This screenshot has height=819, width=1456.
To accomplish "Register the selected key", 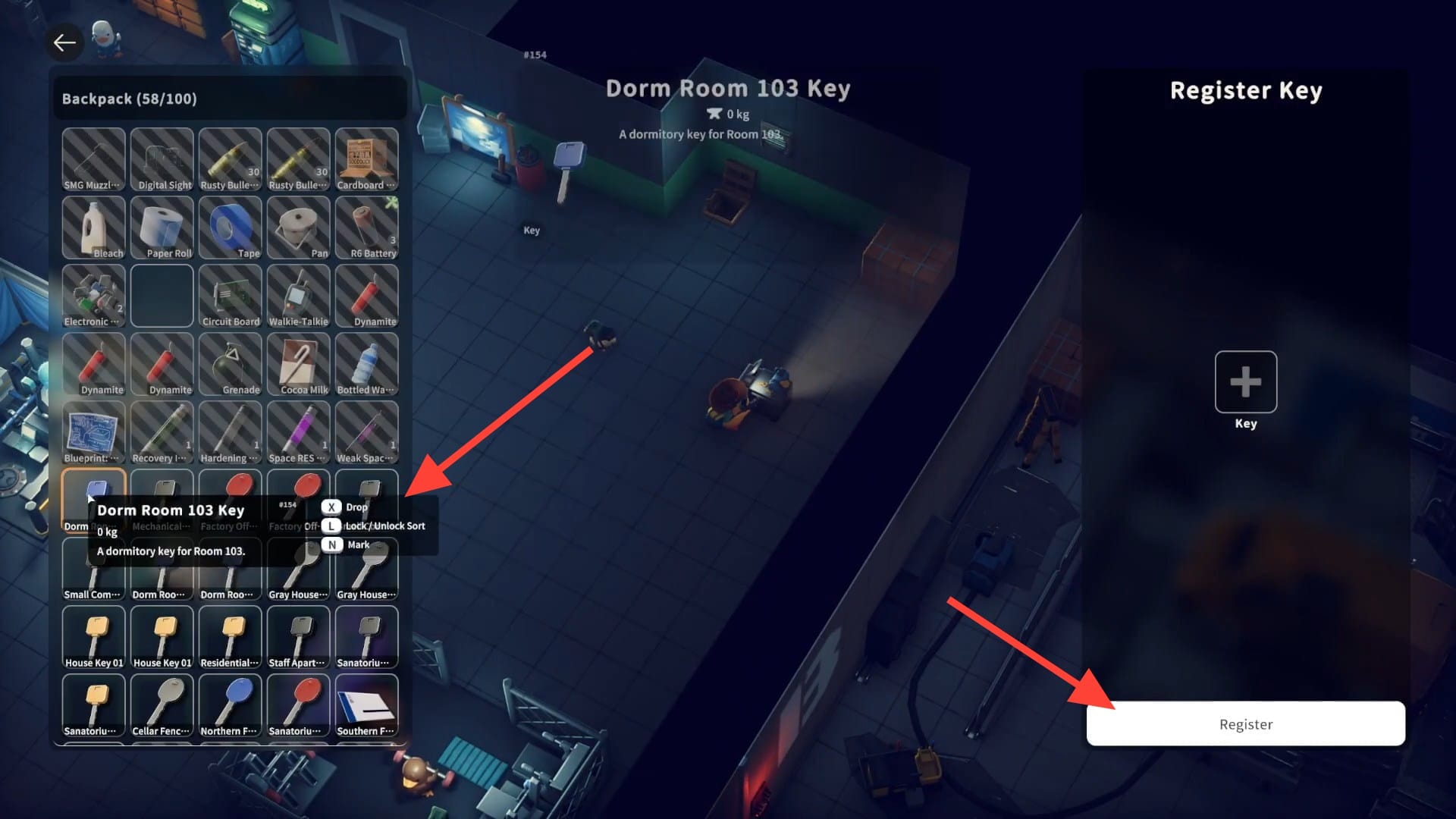I will click(1245, 723).
